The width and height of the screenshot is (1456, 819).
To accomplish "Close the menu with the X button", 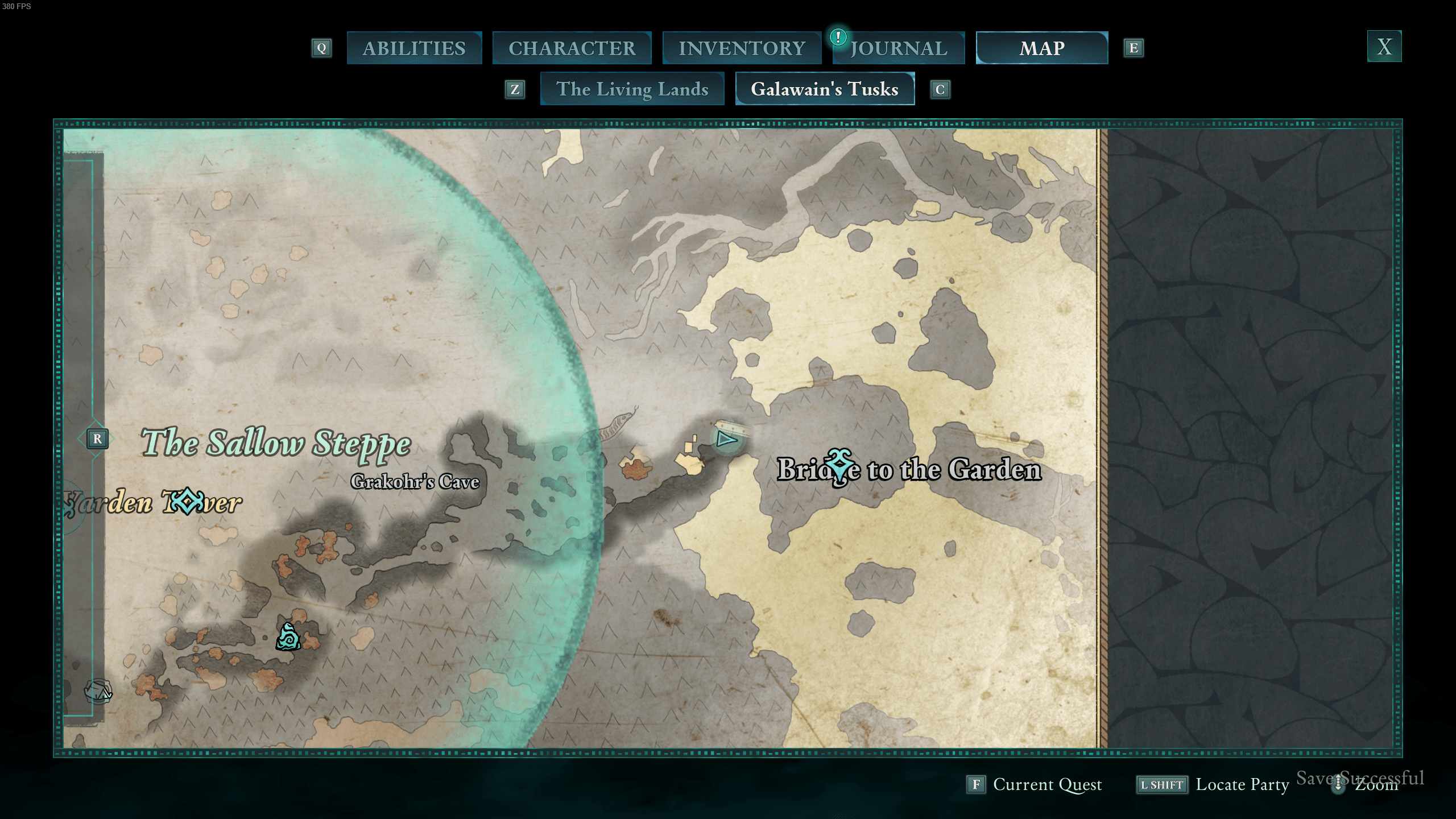I will [1384, 47].
